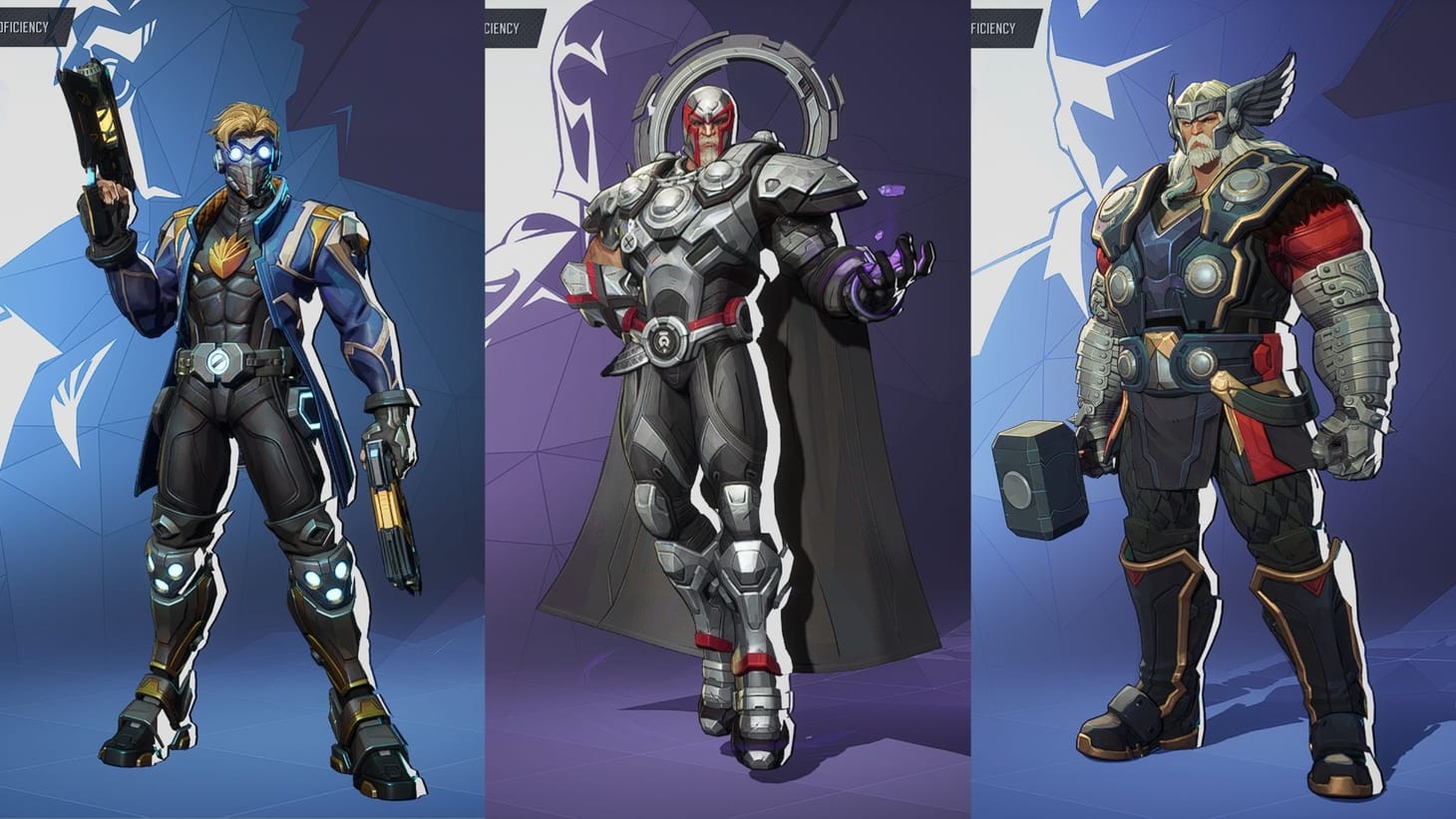Click Thor's winged helmet
The image size is (1456, 819).
click(x=1207, y=105)
